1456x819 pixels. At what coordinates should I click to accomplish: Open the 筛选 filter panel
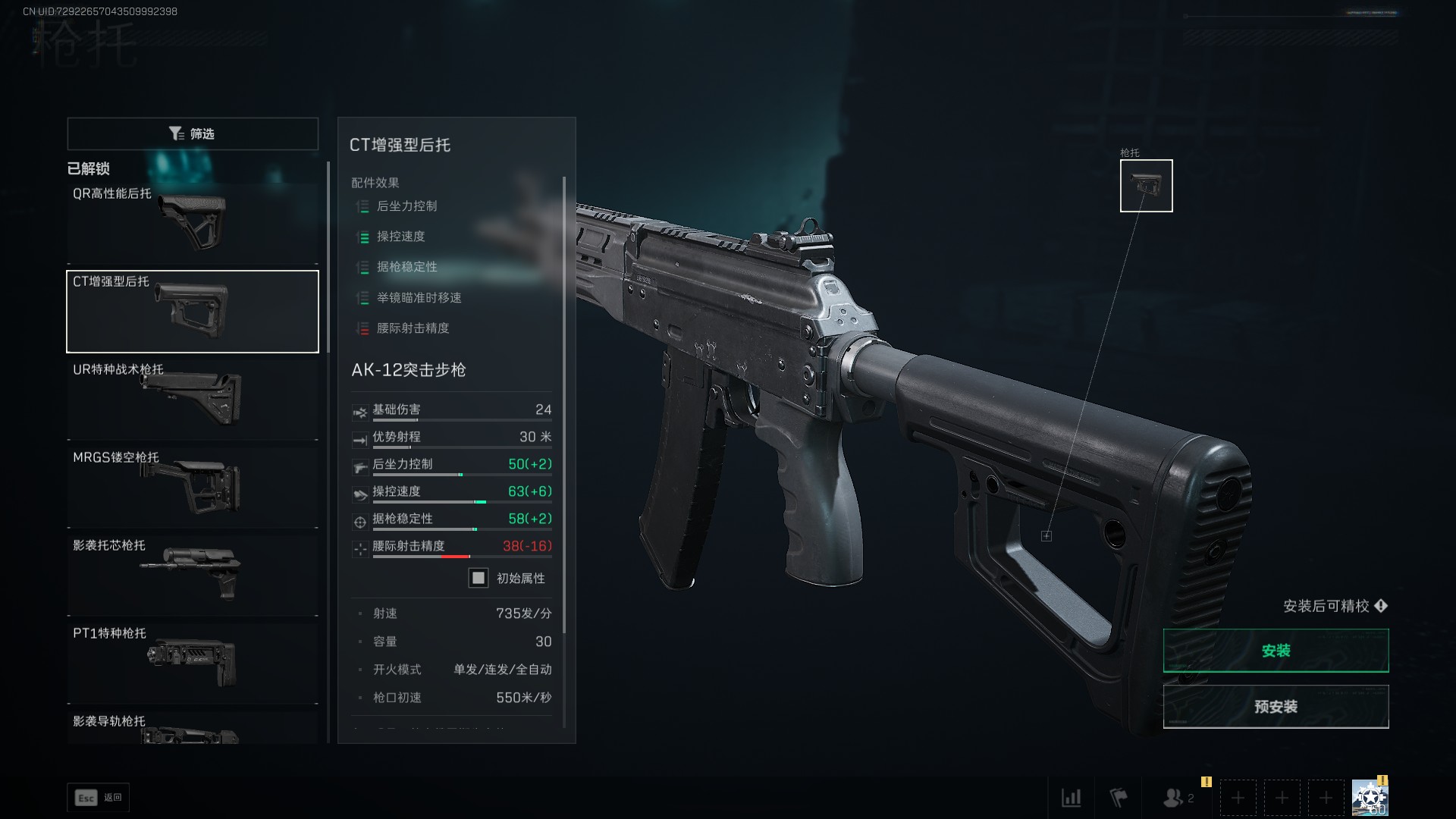click(x=193, y=133)
